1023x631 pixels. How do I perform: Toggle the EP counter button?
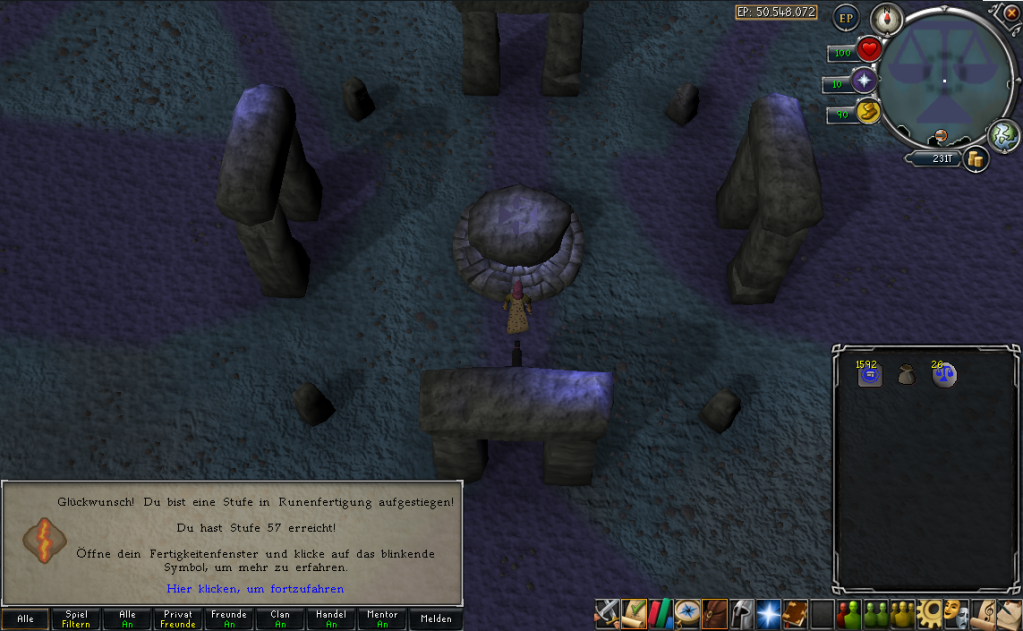coord(847,17)
